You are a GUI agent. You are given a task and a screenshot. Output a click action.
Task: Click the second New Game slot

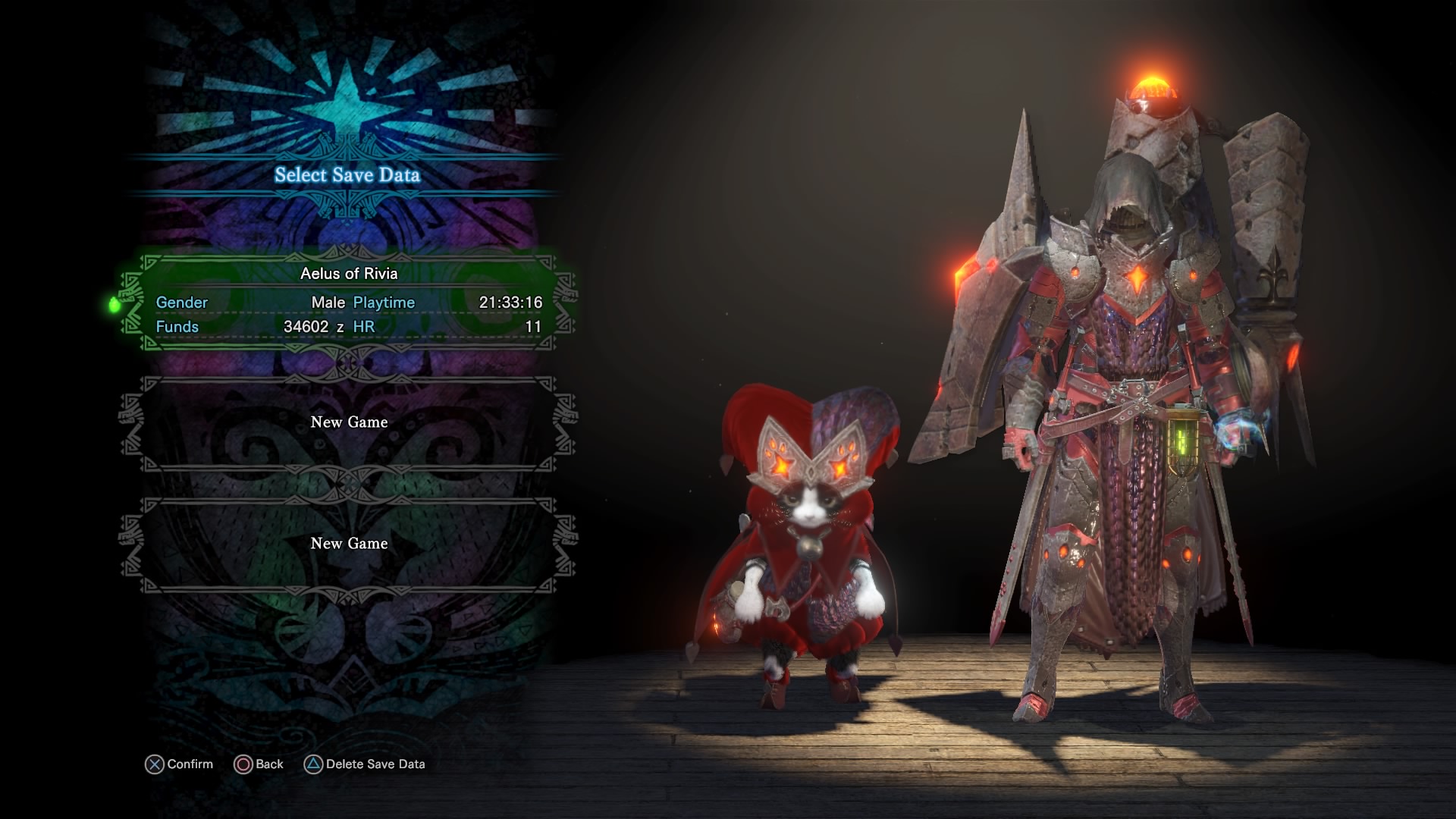pyautogui.click(x=349, y=544)
